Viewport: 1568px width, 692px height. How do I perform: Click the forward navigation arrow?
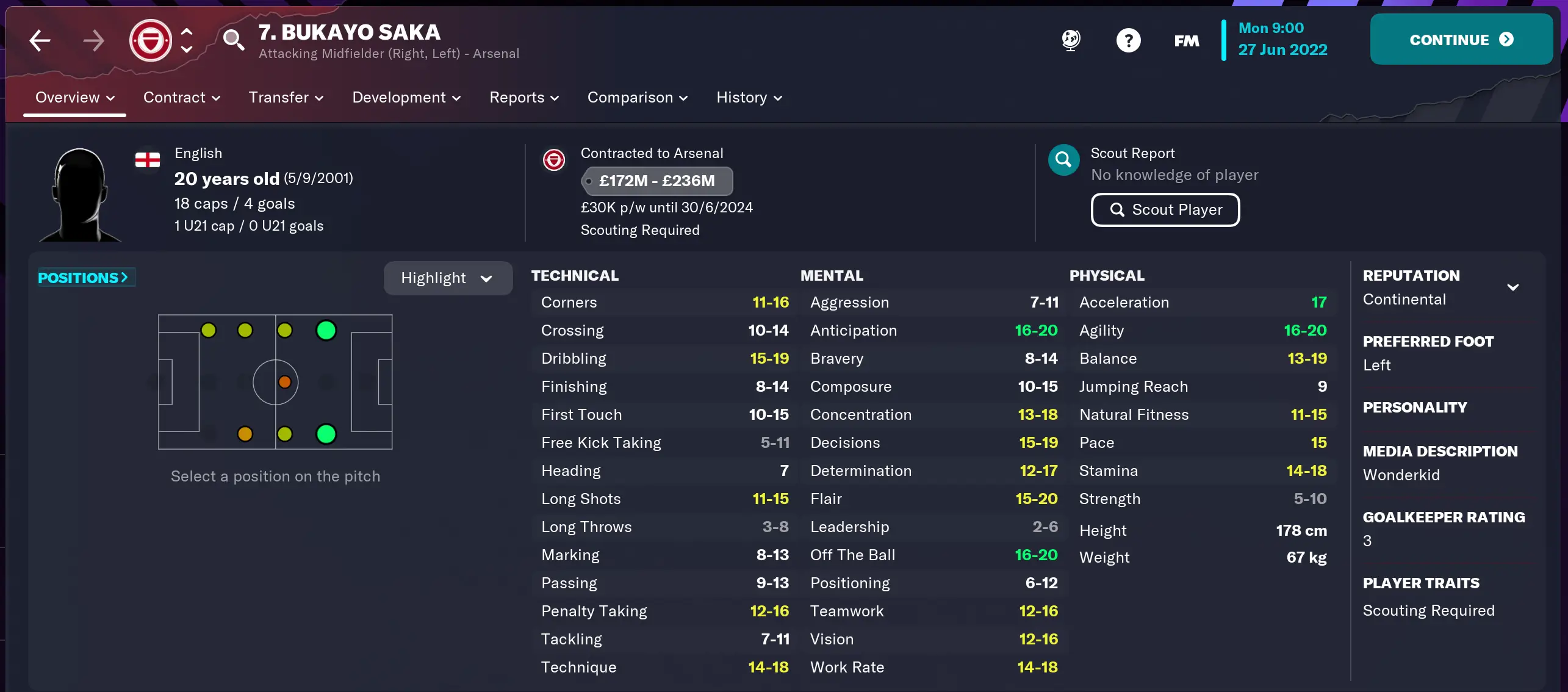(x=93, y=40)
